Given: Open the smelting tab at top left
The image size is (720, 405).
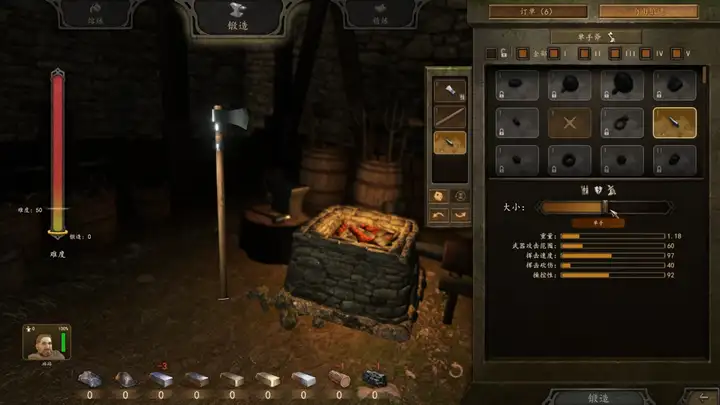Looking at the screenshot, I should (x=93, y=15).
